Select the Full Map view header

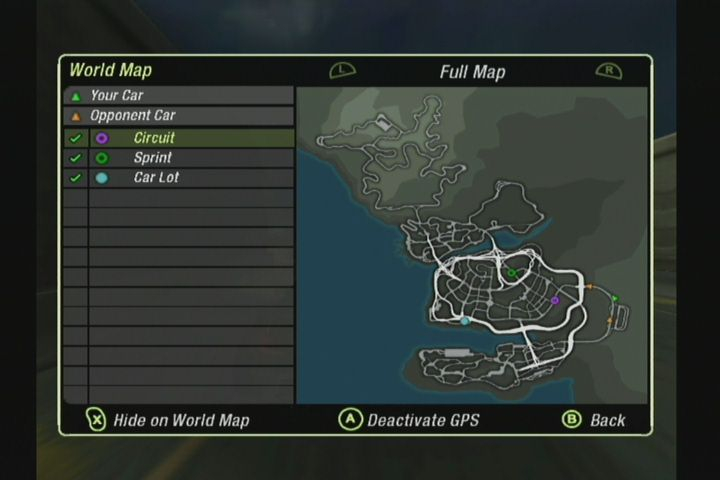(472, 72)
